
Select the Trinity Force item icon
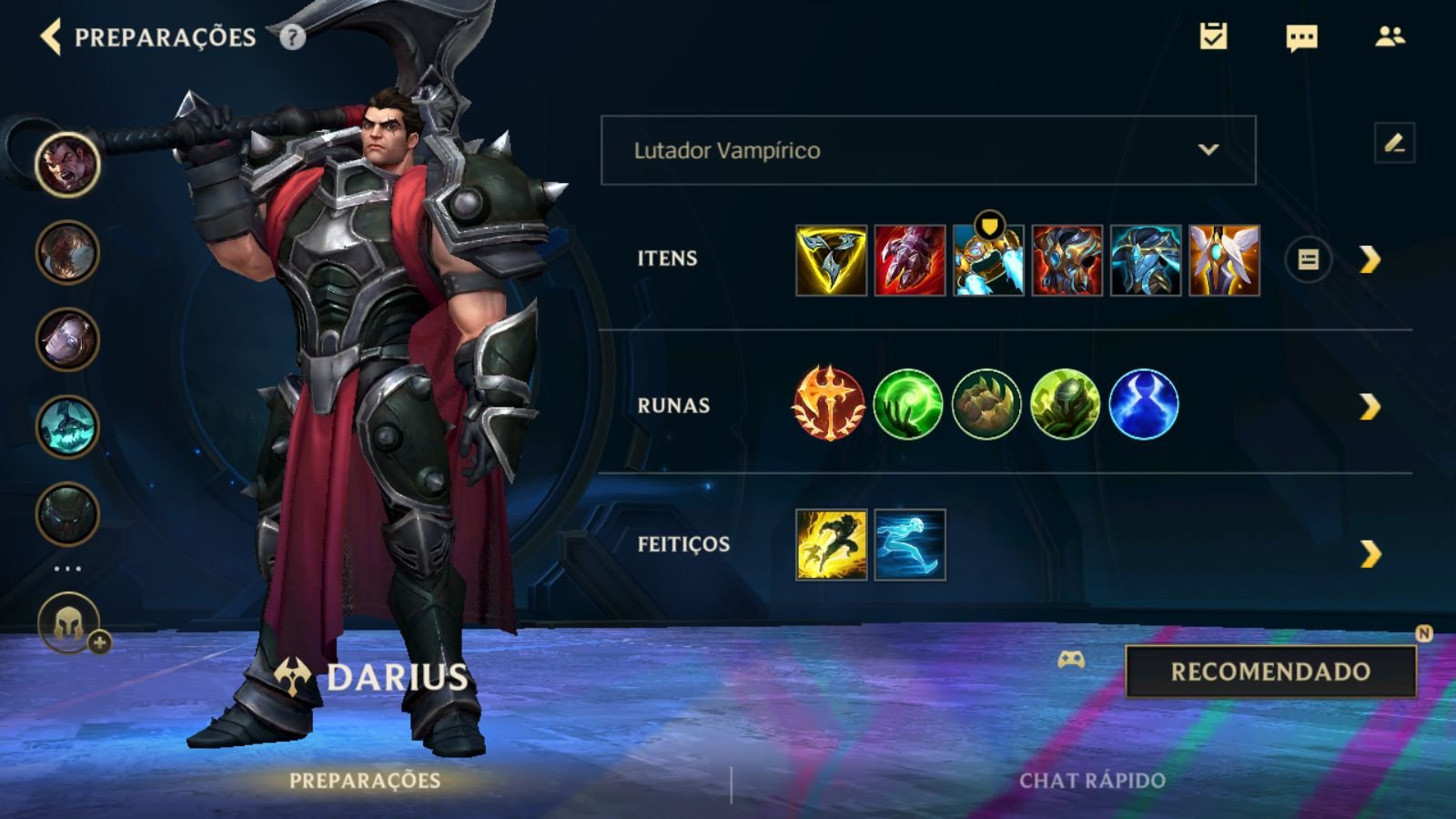pos(829,259)
